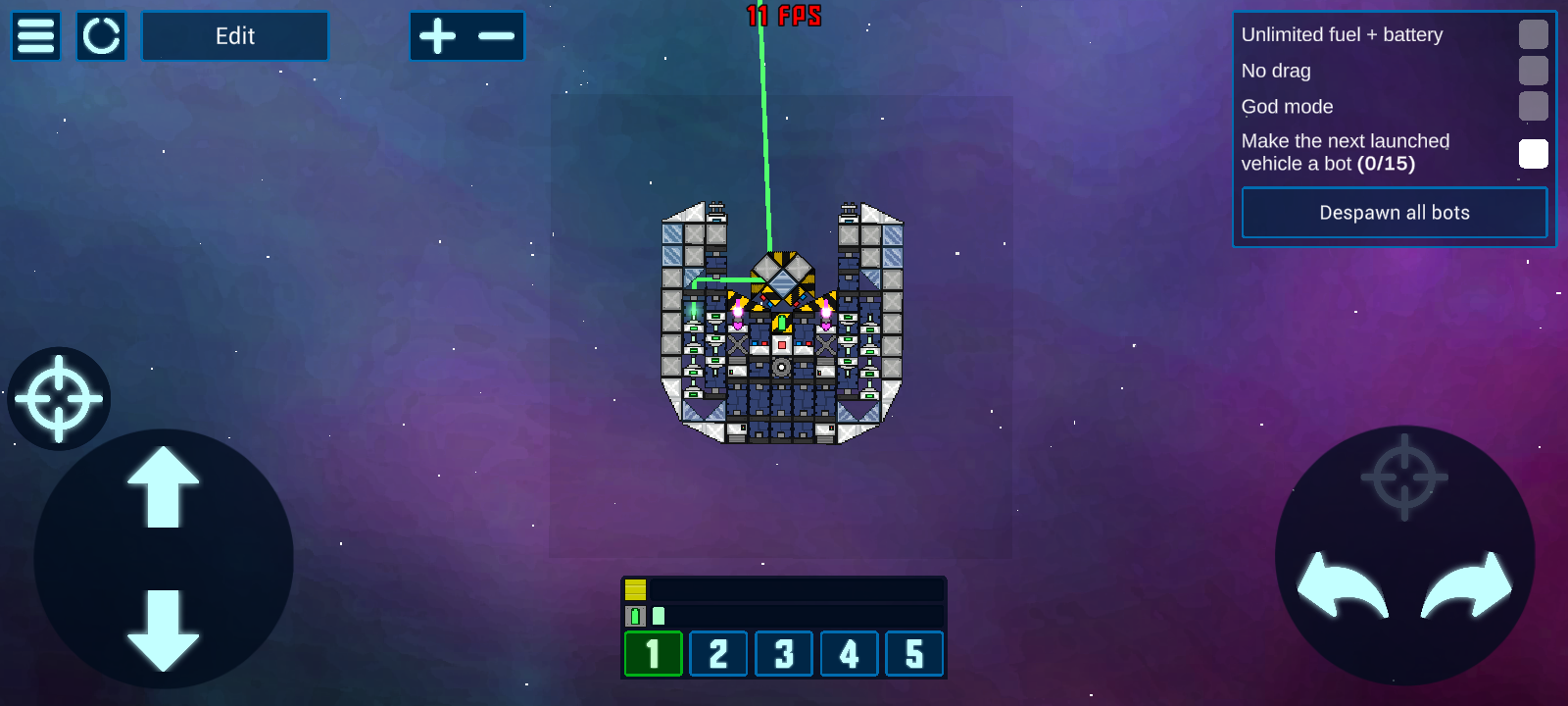Toggle make next launched vehicle a bot
Image resolution: width=1568 pixels, height=706 pixels.
(x=1533, y=153)
